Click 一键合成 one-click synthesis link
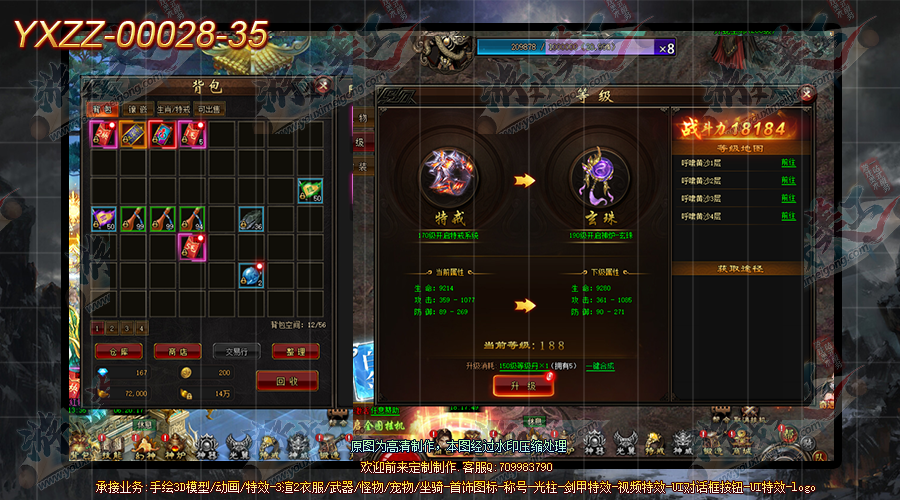The image size is (900, 500). click(x=600, y=366)
